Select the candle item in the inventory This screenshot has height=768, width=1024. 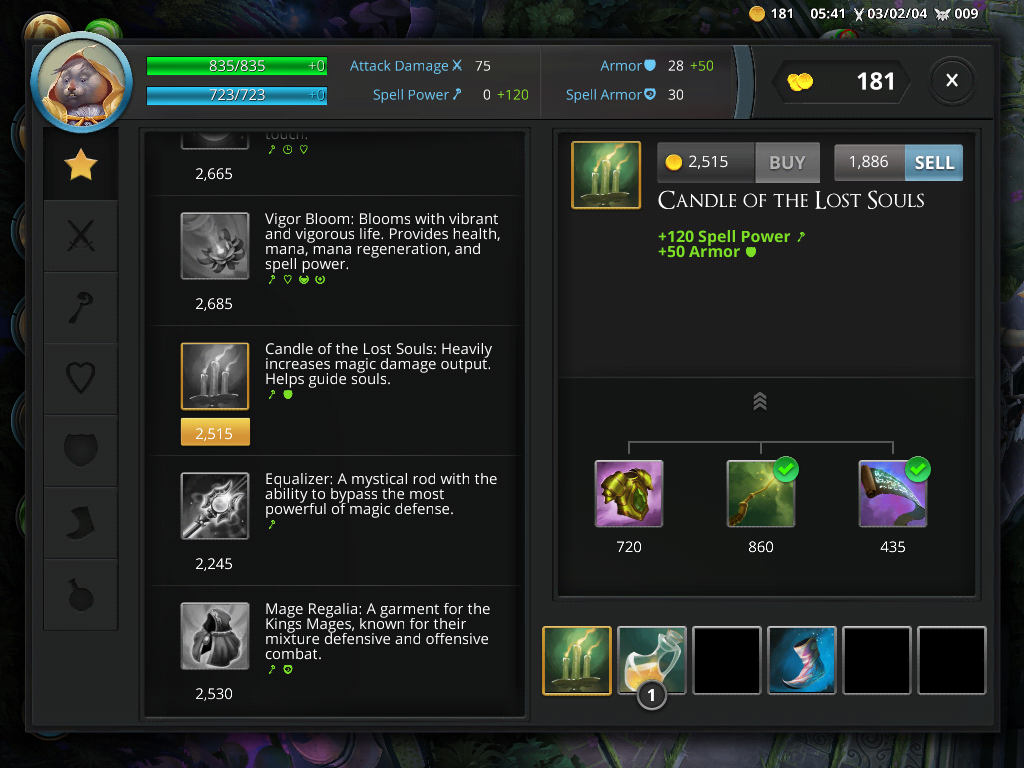pos(577,660)
